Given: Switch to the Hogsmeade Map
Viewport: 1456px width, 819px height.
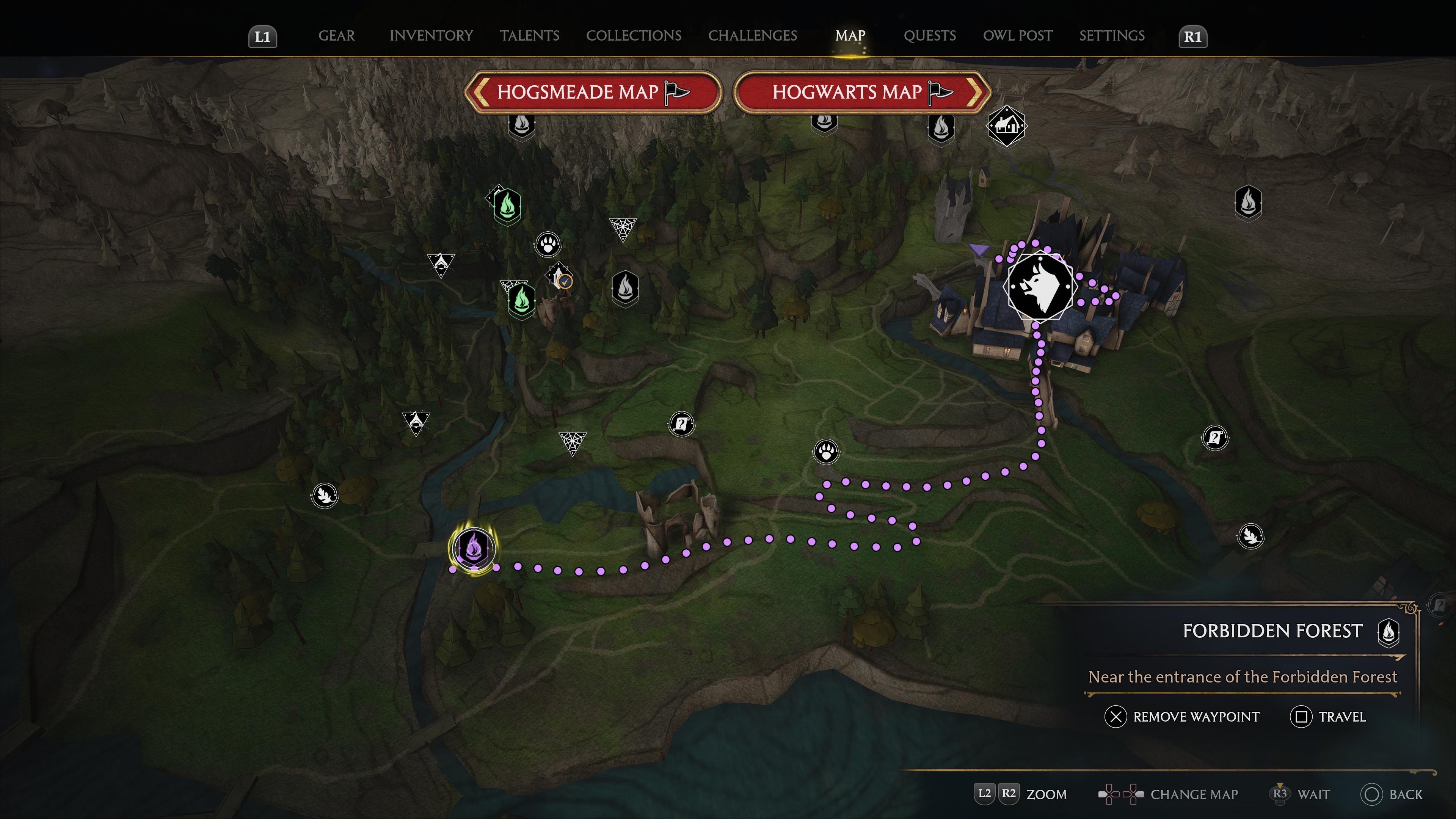Looking at the screenshot, I should 592,92.
